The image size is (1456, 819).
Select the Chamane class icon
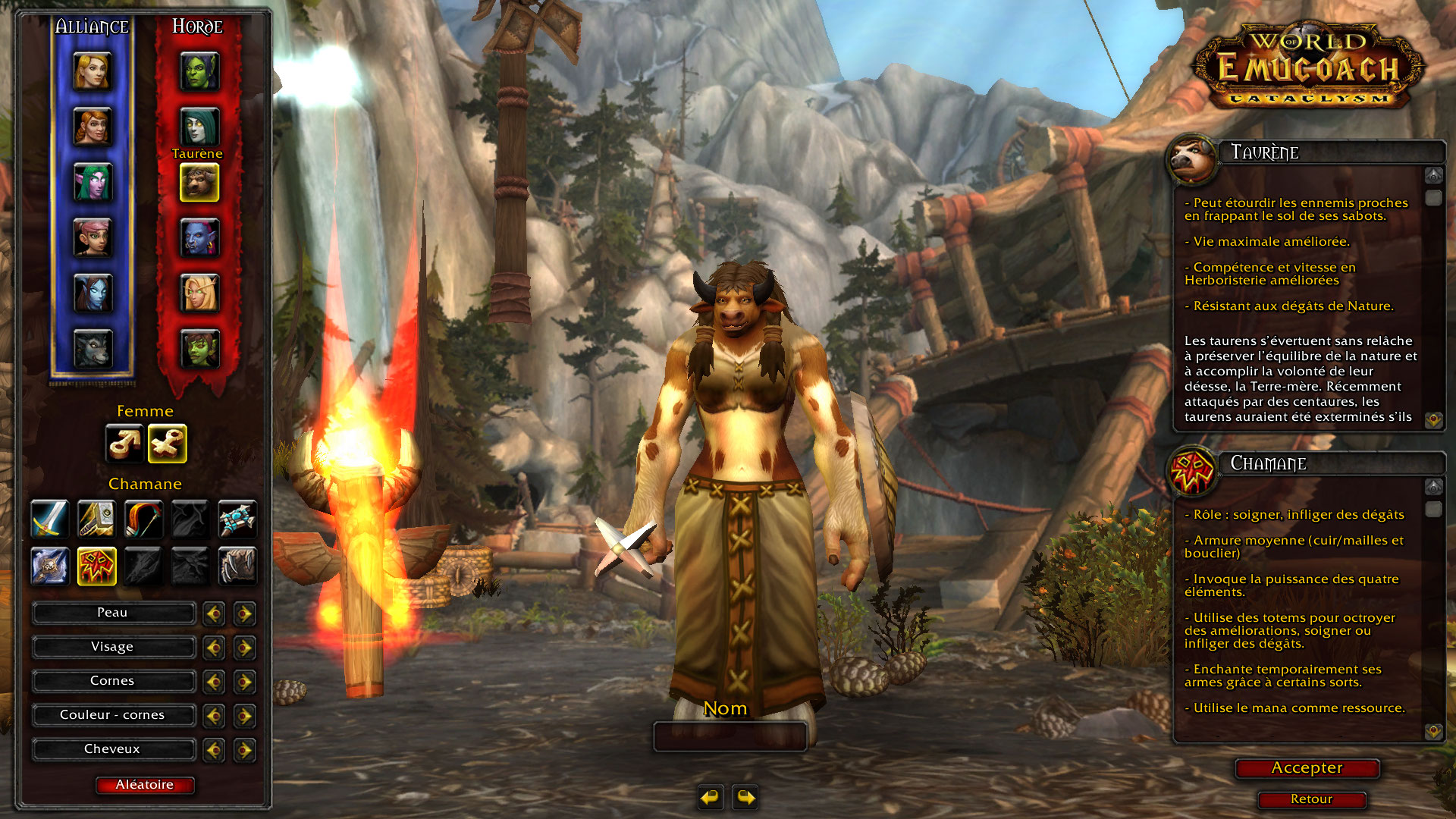(96, 566)
